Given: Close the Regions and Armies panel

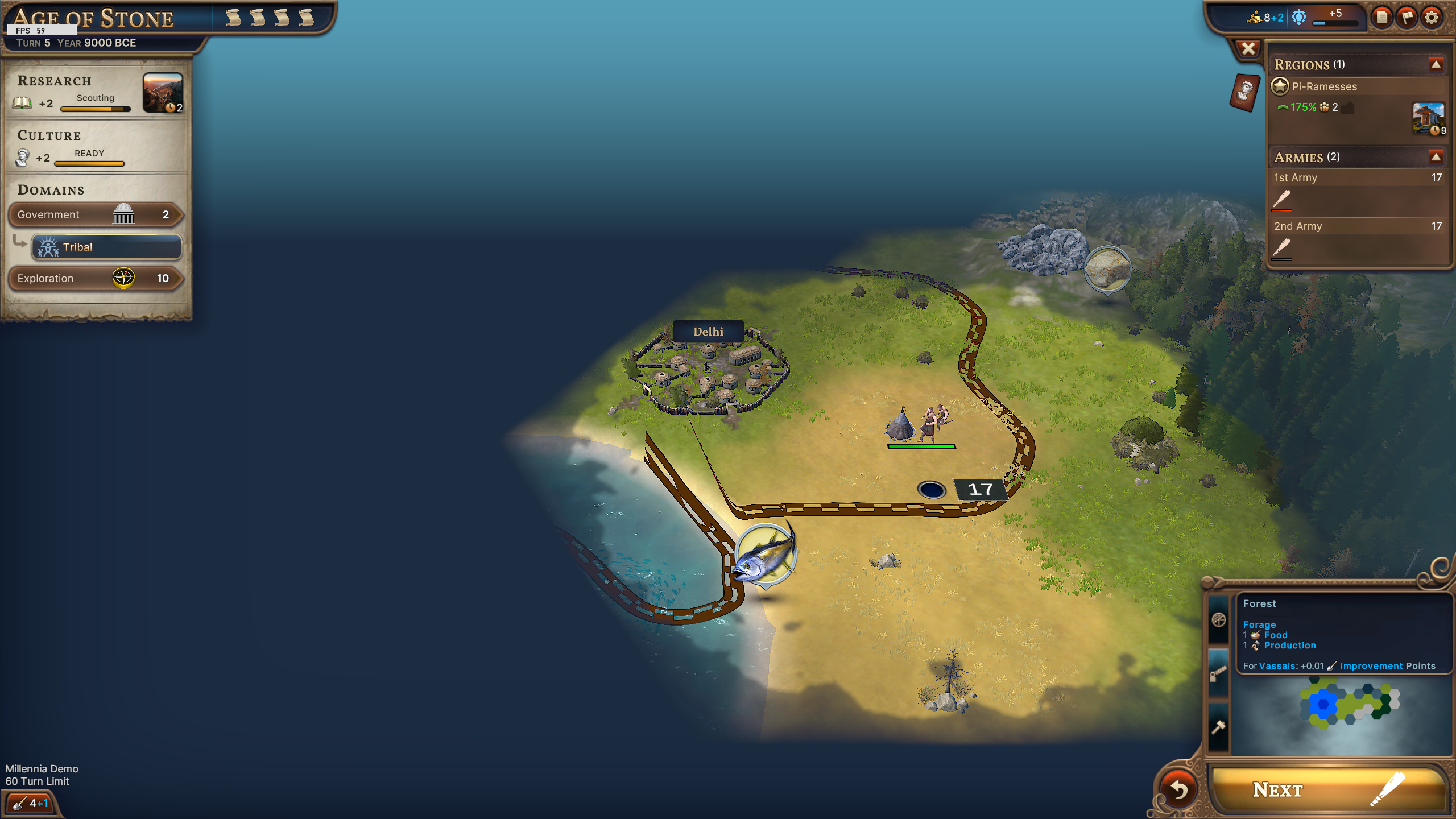Looking at the screenshot, I should click(x=1248, y=48).
